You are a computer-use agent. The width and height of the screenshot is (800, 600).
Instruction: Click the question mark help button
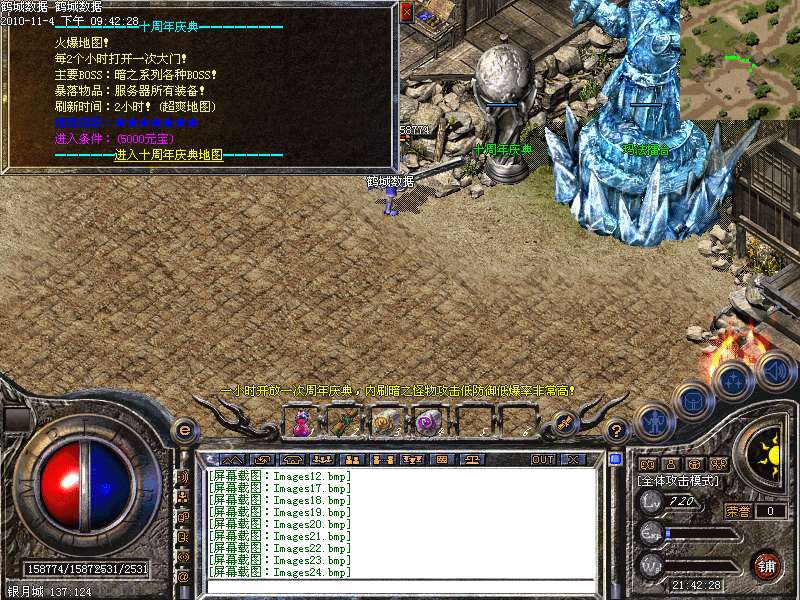point(617,431)
